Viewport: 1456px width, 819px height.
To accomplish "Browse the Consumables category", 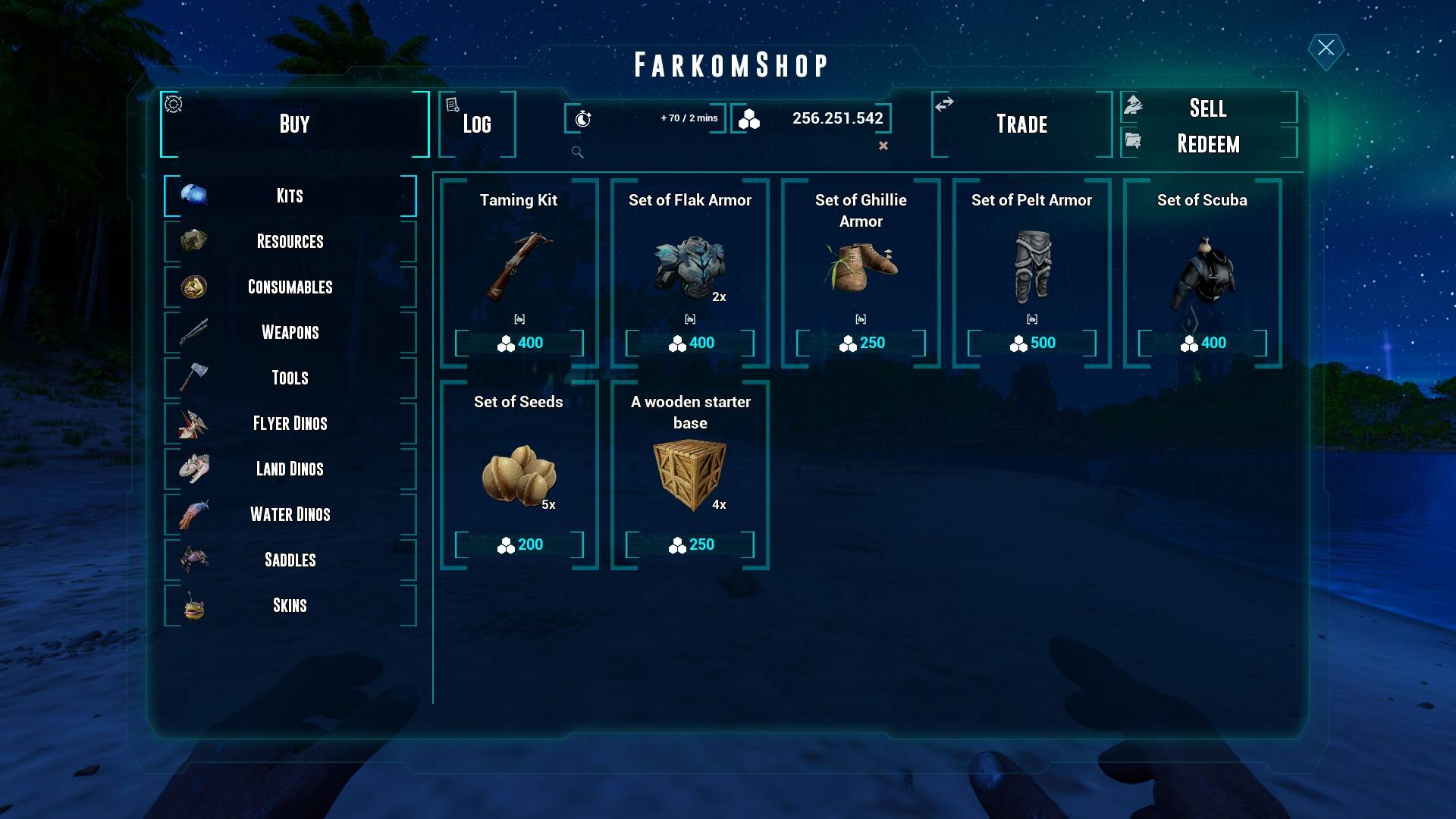I will point(290,287).
